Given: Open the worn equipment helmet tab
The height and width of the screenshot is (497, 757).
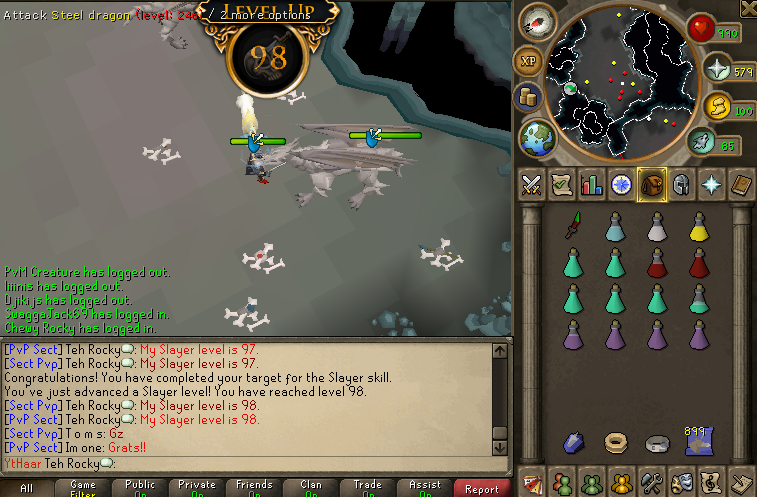Looking at the screenshot, I should (681, 185).
